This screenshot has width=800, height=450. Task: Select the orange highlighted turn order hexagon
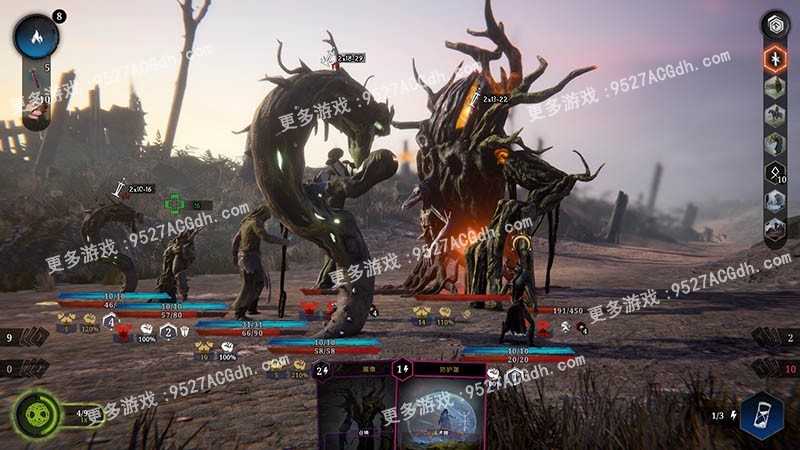776,59
